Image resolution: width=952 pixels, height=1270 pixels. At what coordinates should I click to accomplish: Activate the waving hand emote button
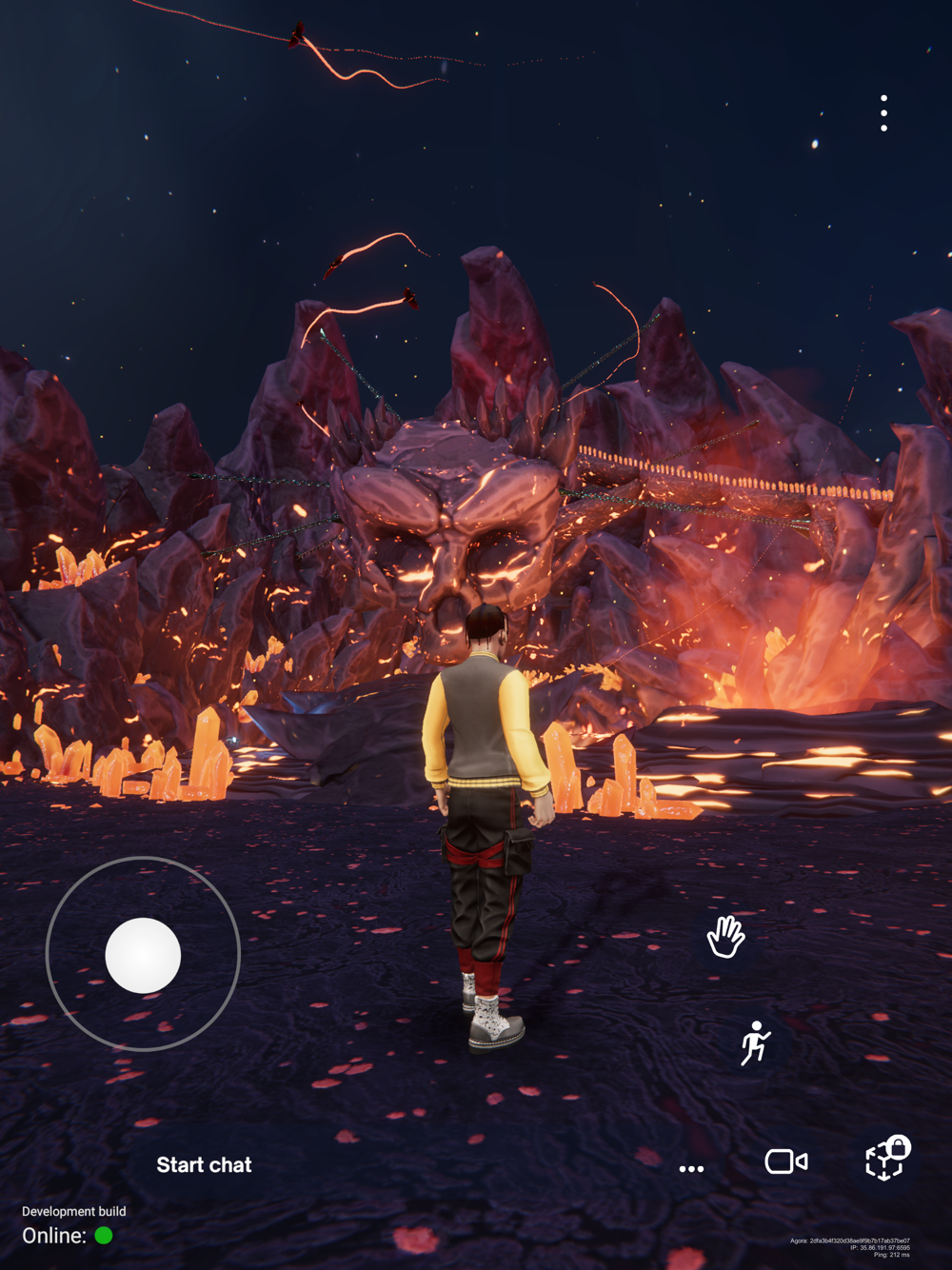coord(725,937)
